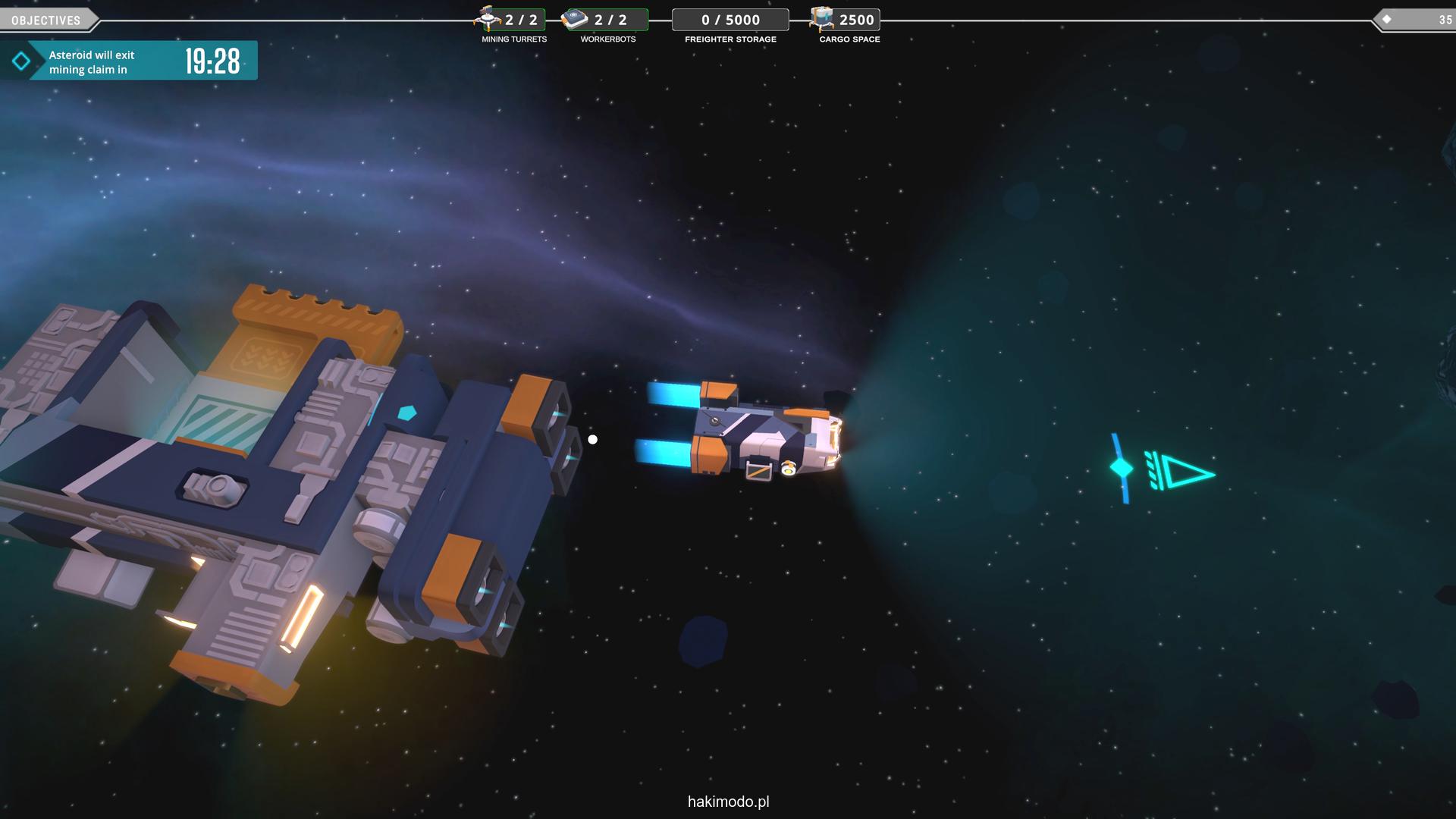This screenshot has height=819, width=1456.
Task: Select the Mining Turrets icon
Action: (488, 18)
